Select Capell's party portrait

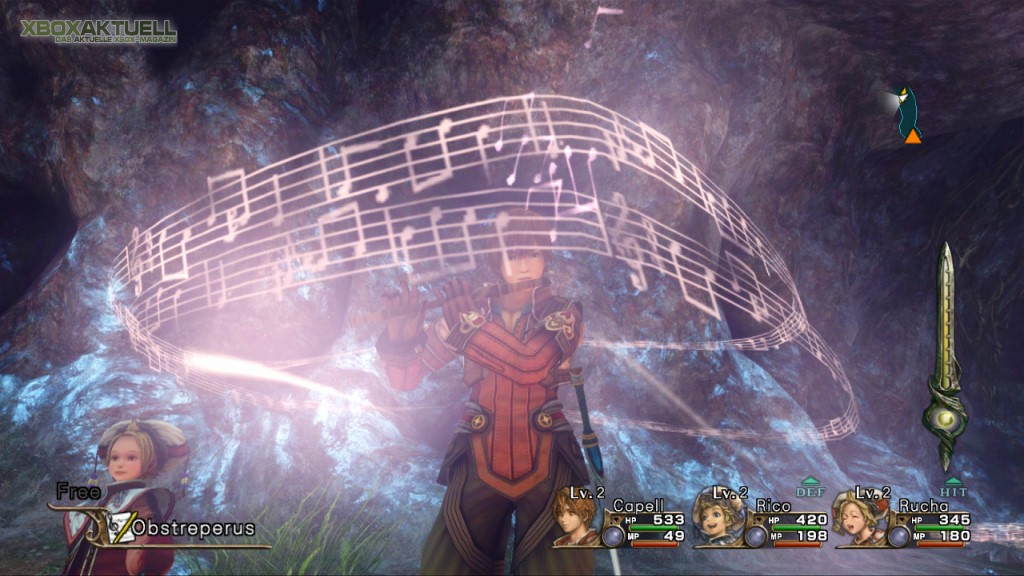pos(577,517)
